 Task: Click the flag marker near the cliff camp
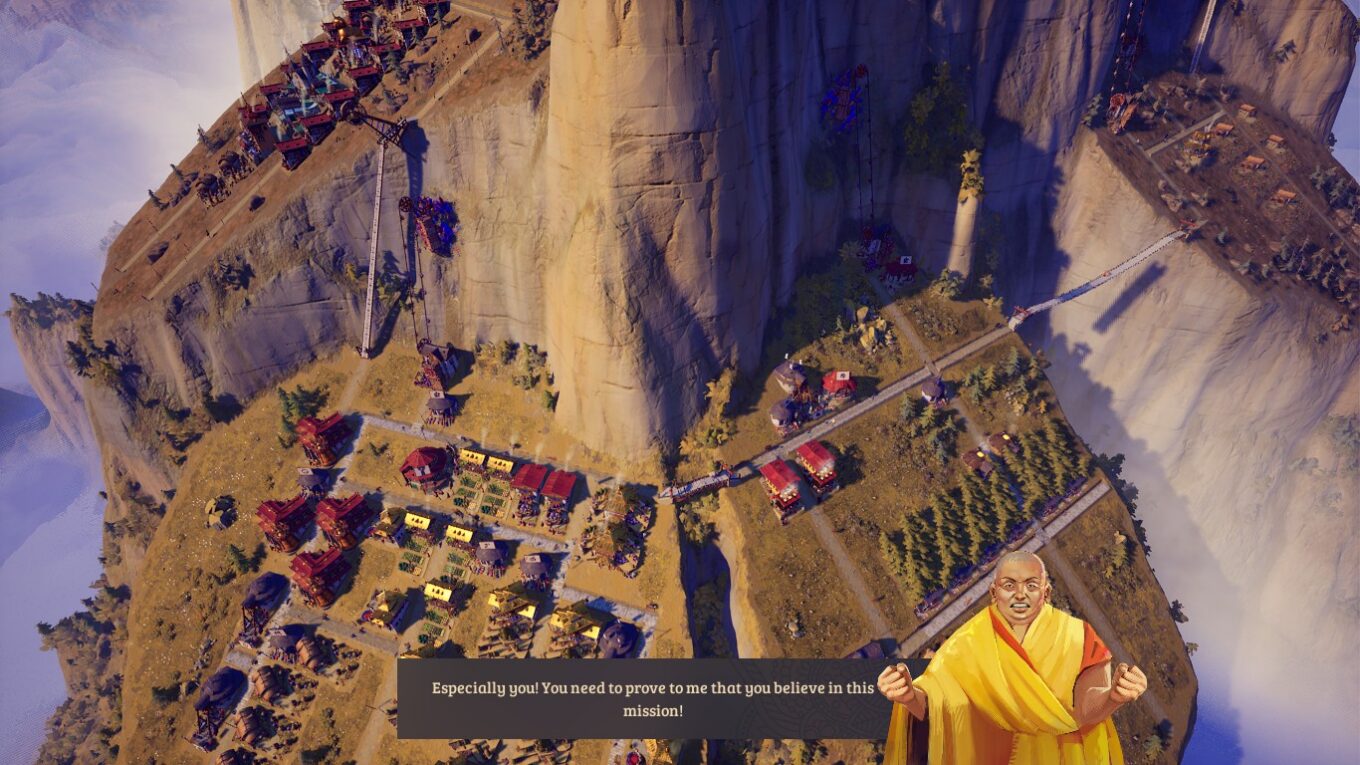(906, 258)
